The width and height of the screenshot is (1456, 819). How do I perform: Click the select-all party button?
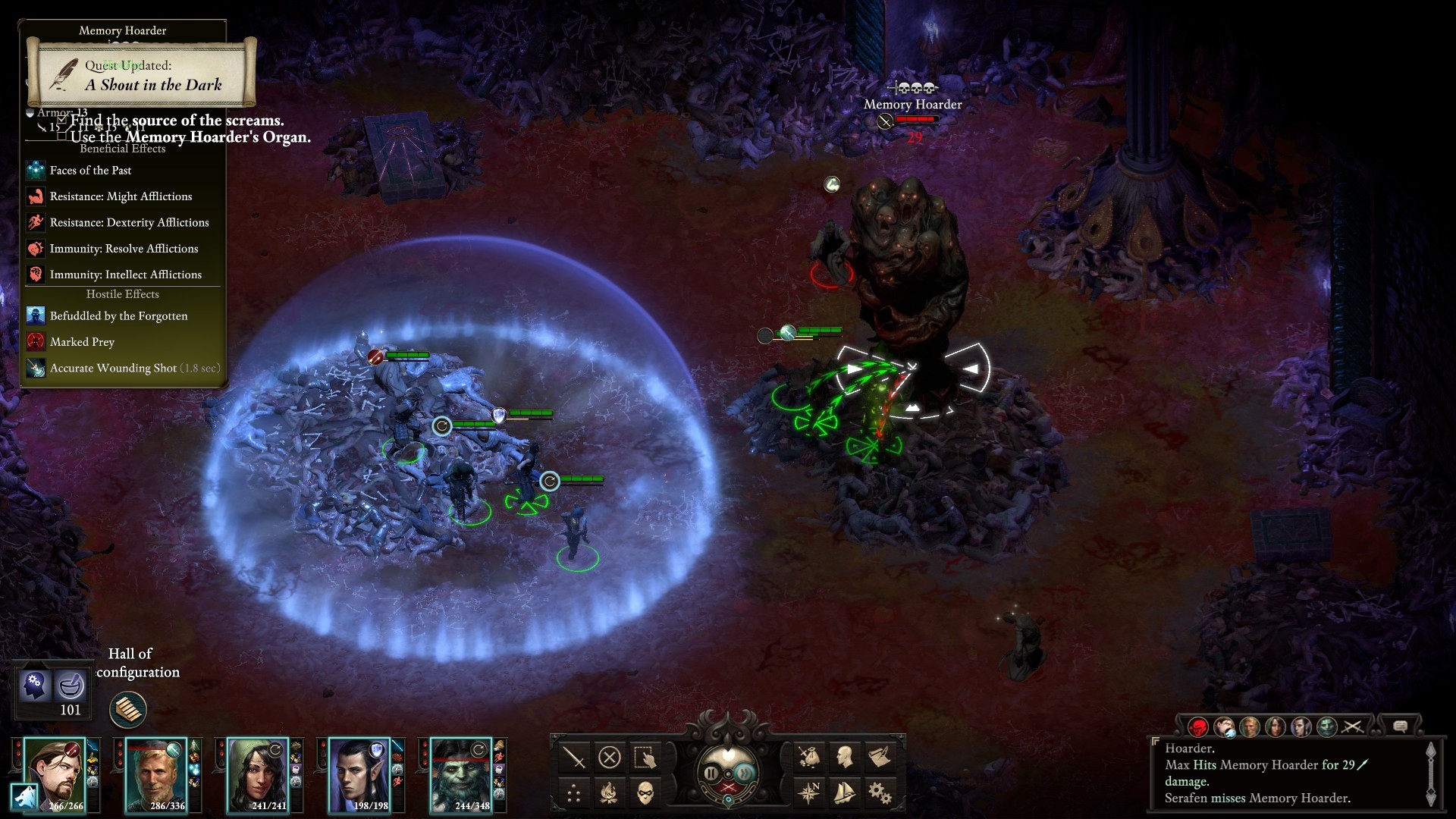click(x=645, y=757)
